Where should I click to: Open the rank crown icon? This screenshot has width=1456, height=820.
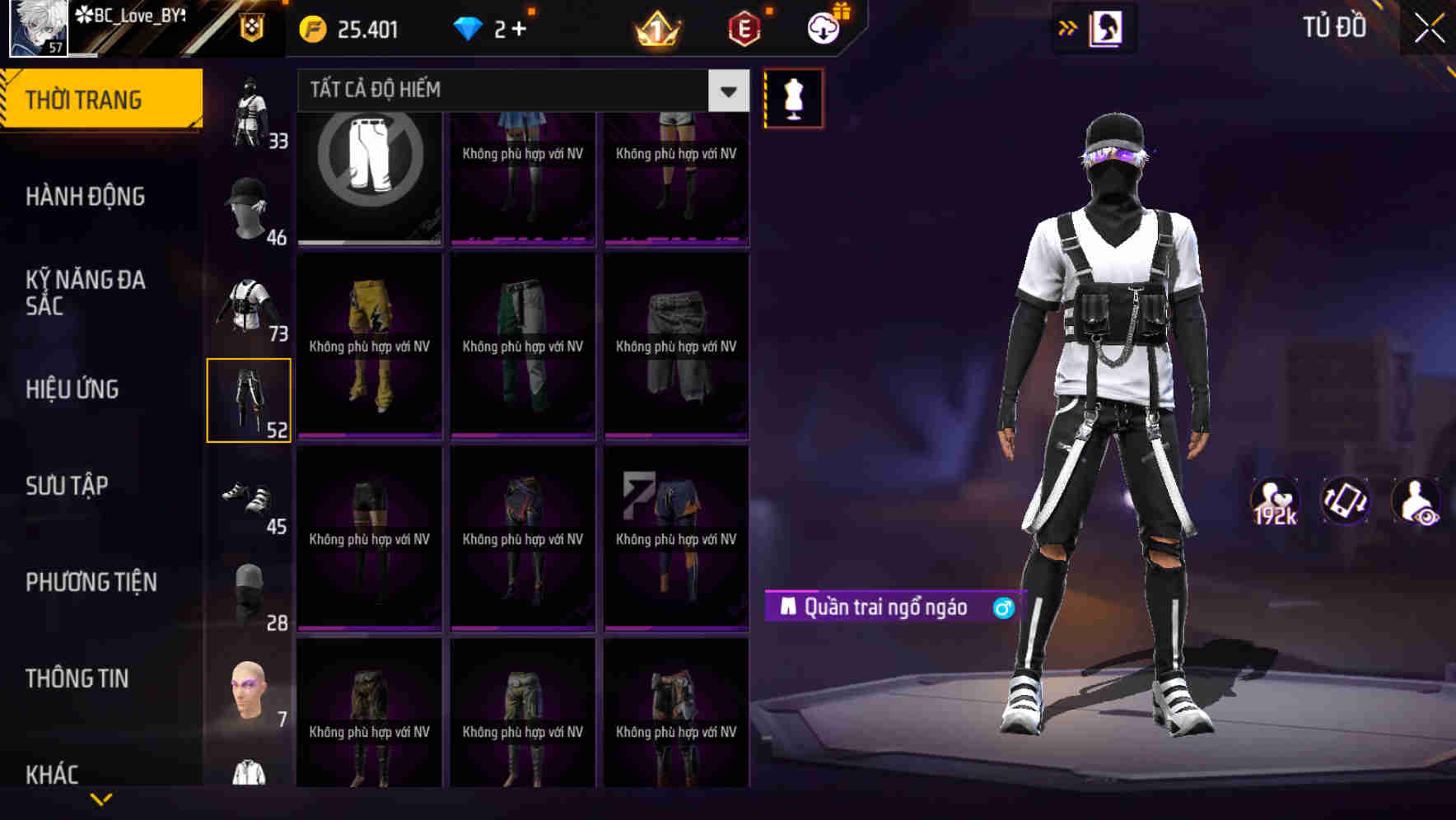(x=655, y=30)
